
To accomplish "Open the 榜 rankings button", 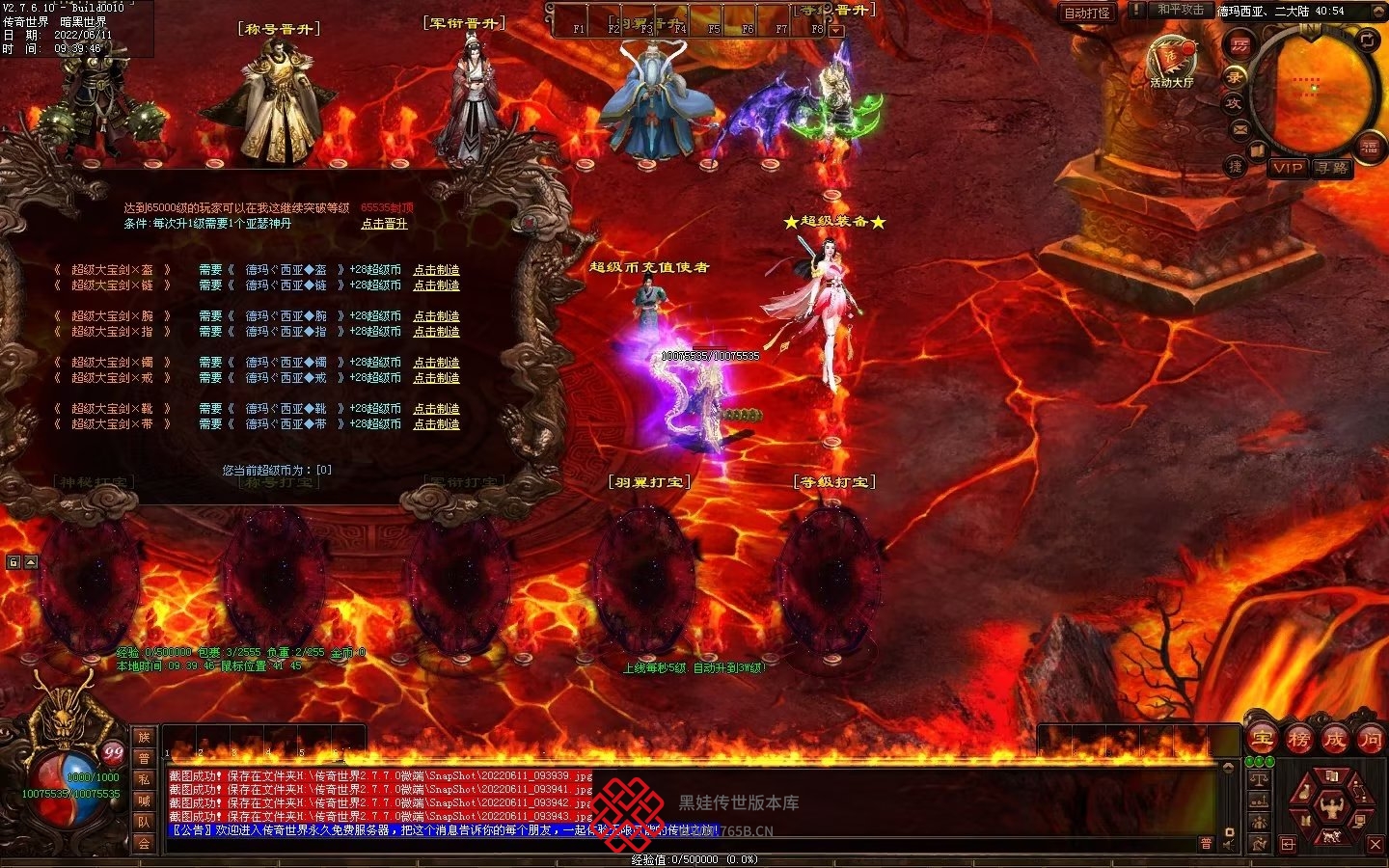I will [x=1298, y=740].
